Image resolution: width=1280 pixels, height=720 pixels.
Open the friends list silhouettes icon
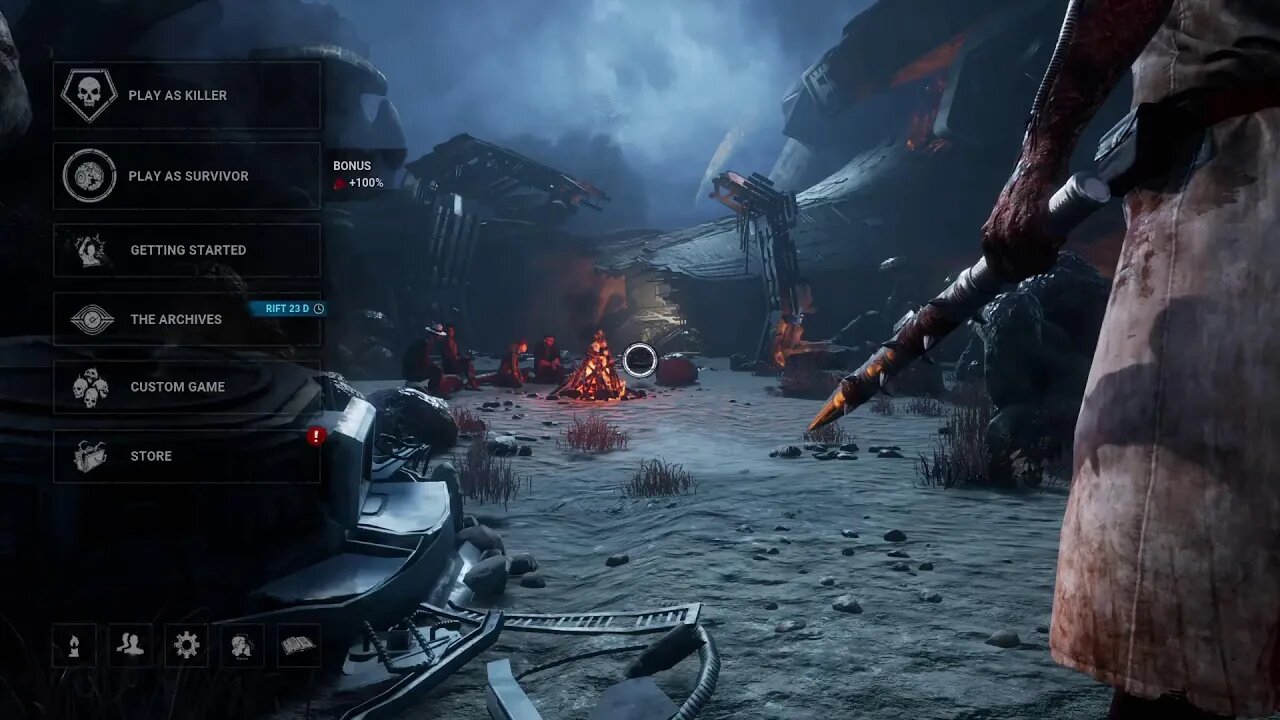(130, 645)
